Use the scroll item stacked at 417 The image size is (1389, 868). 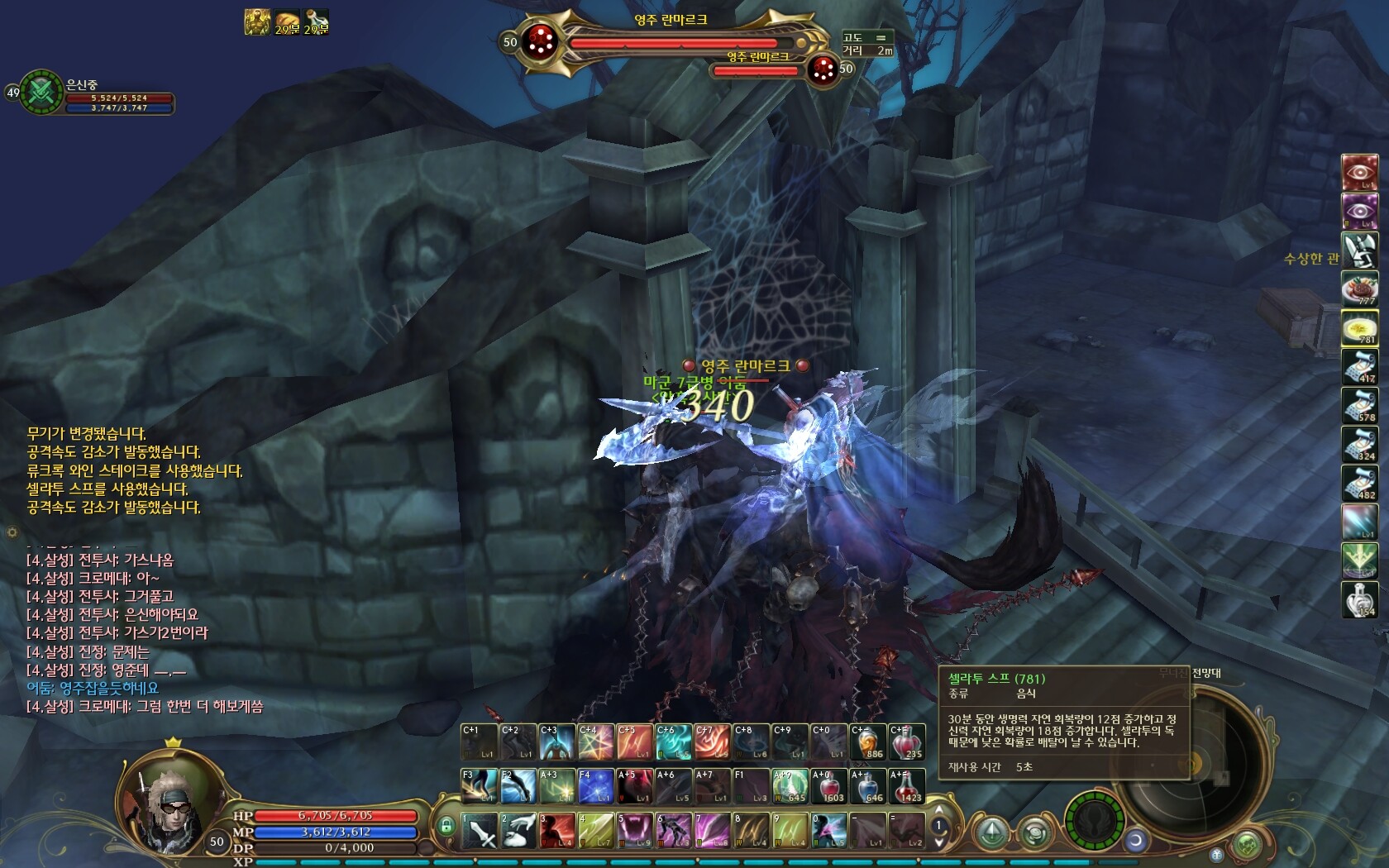pos(1359,367)
